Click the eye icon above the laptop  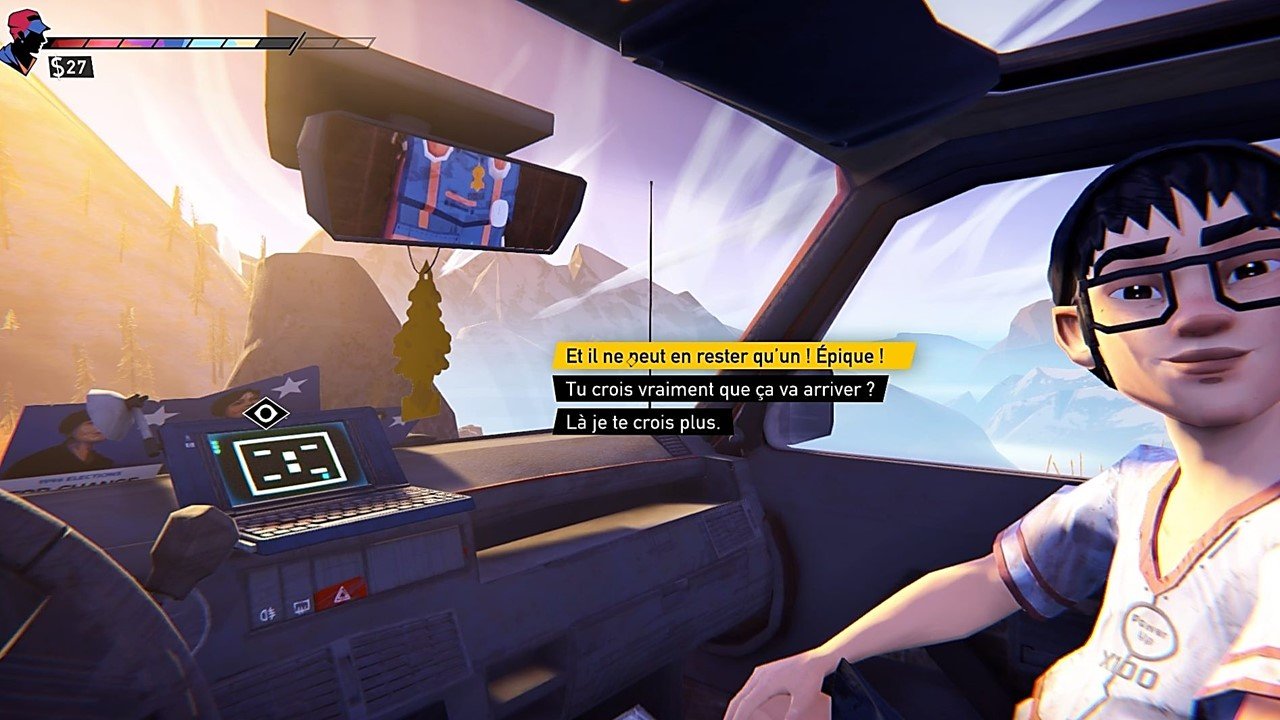[x=266, y=412]
